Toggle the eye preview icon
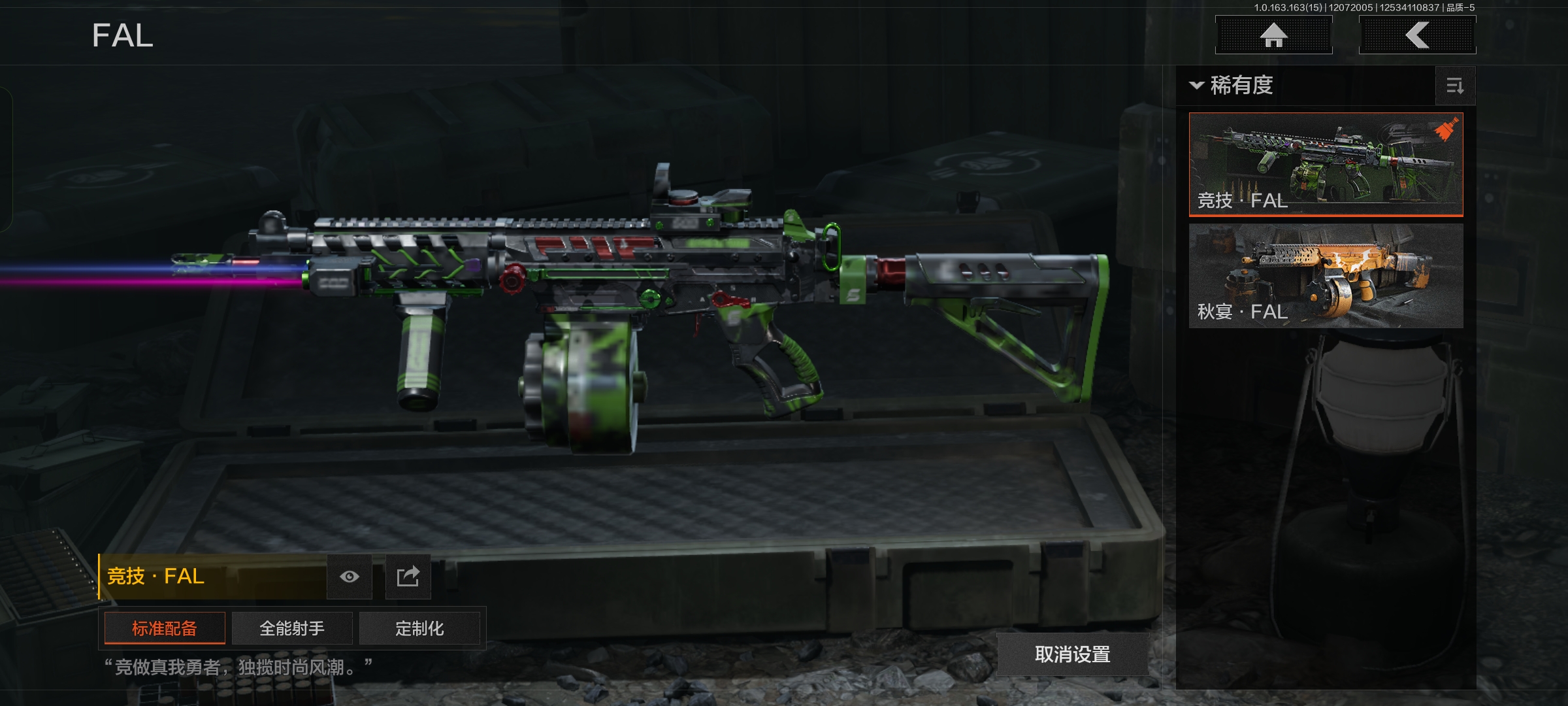This screenshot has width=1568, height=706. 350,577
